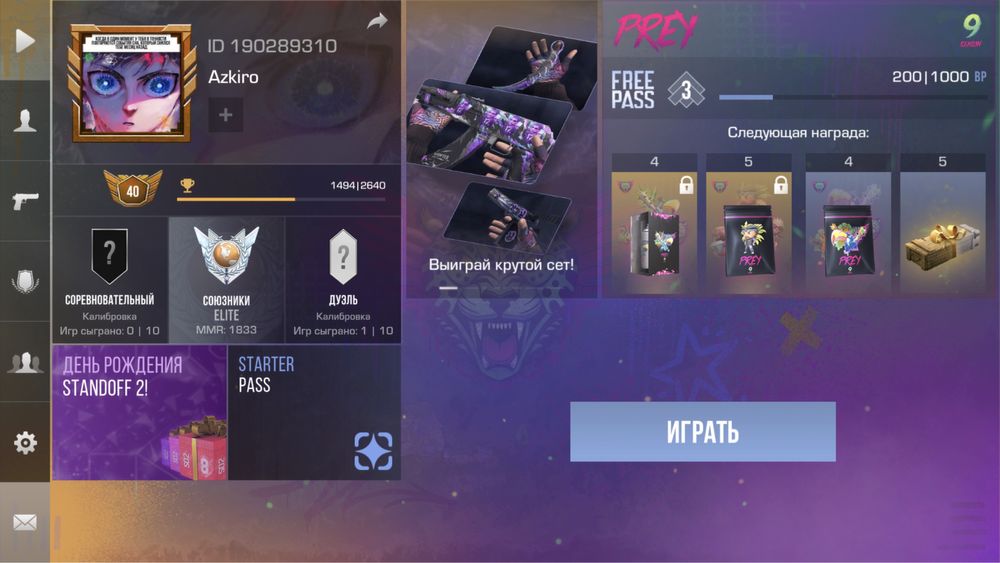
Task: Open the weapons inventory pistol icon
Action: click(x=25, y=201)
